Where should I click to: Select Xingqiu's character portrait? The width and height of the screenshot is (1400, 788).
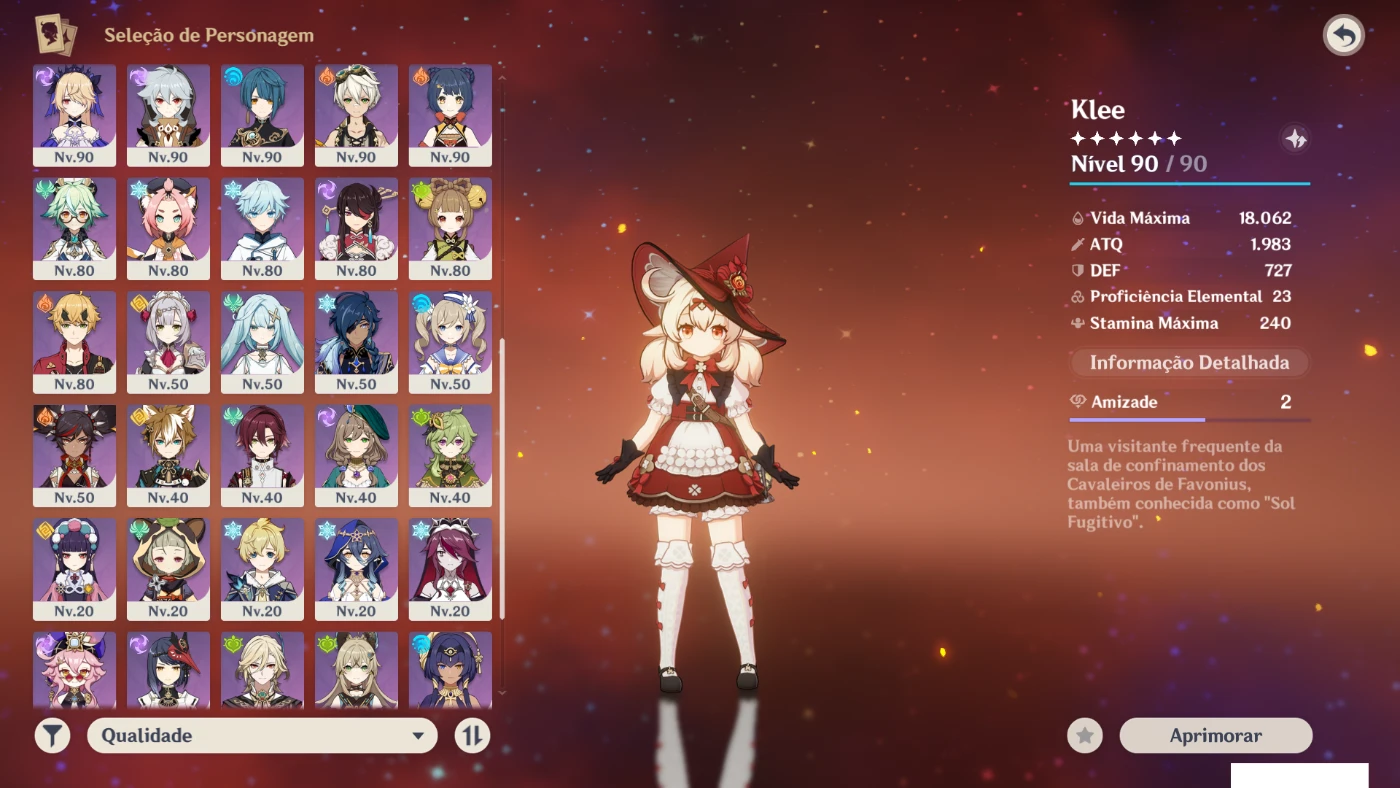[x=262, y=115]
